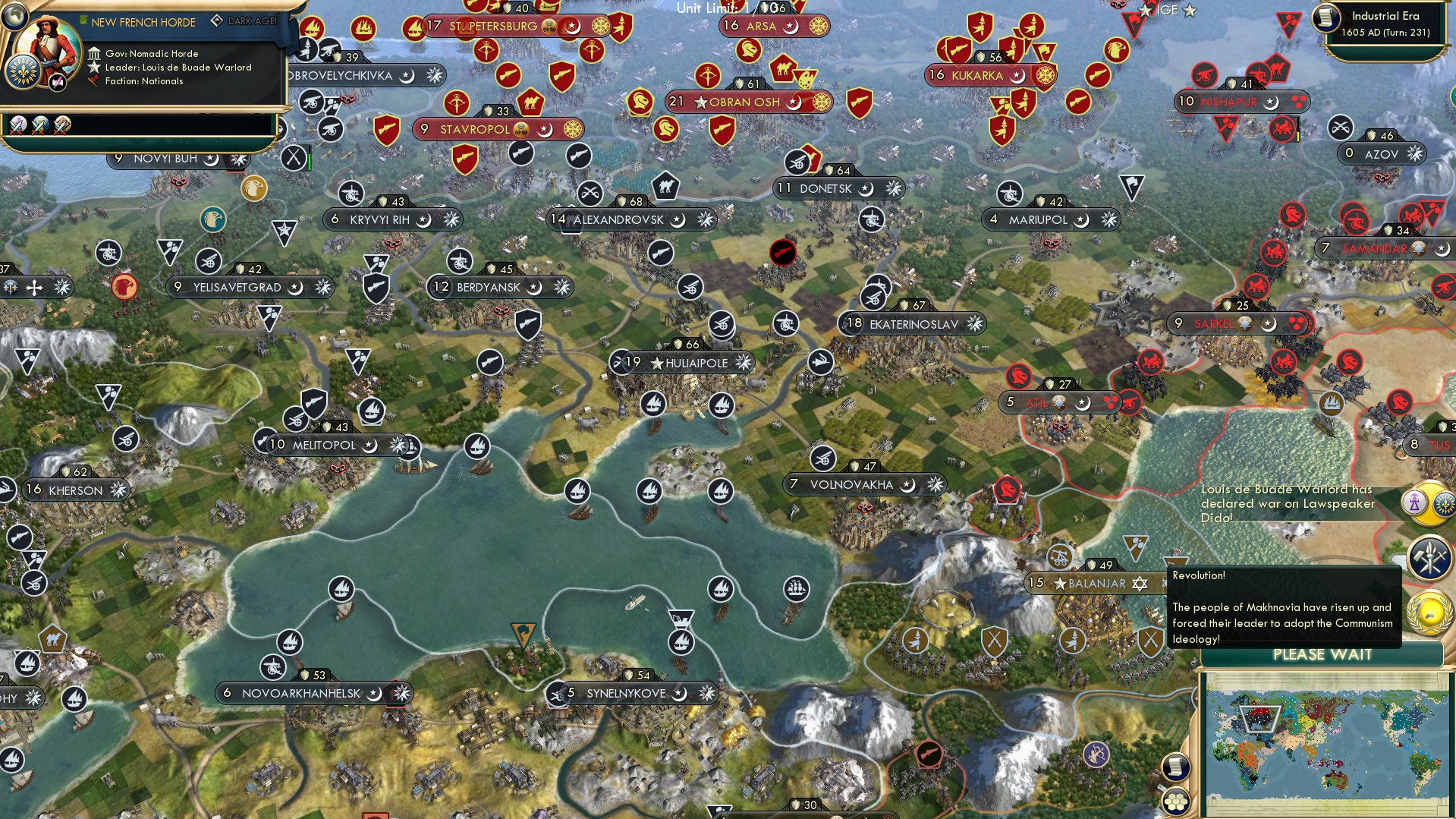Screen dimensions: 1456x819
Task: Click the leader star icon in the French Horde panel
Action: point(93,68)
